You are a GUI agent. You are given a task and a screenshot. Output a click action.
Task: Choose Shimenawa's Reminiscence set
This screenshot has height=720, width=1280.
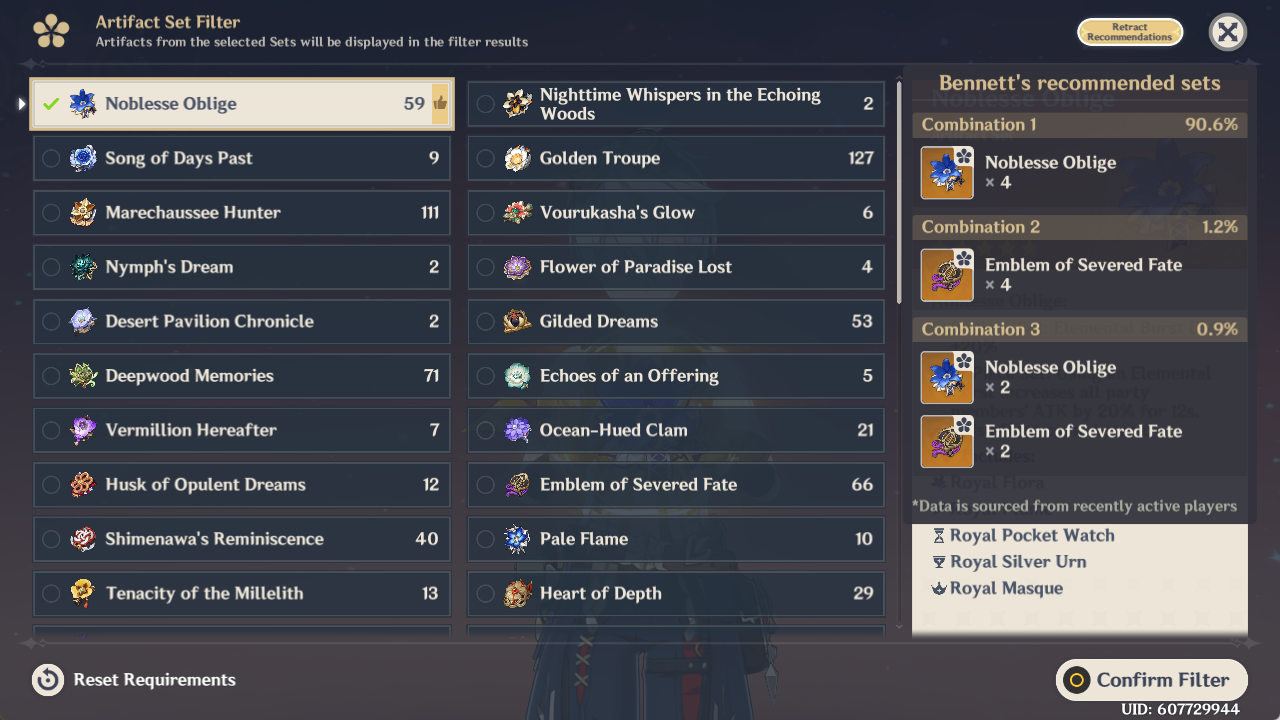coord(241,539)
